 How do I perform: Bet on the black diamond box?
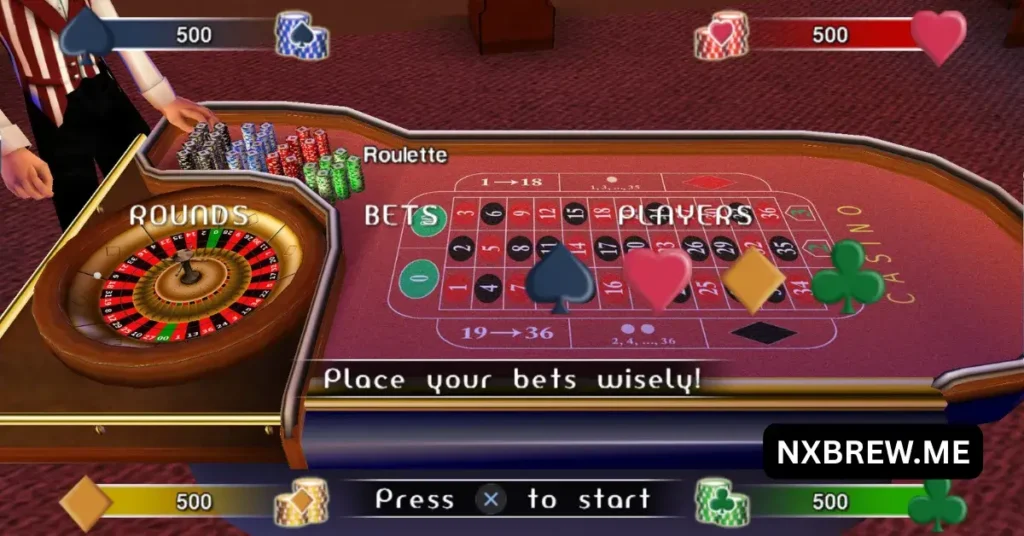tap(763, 332)
